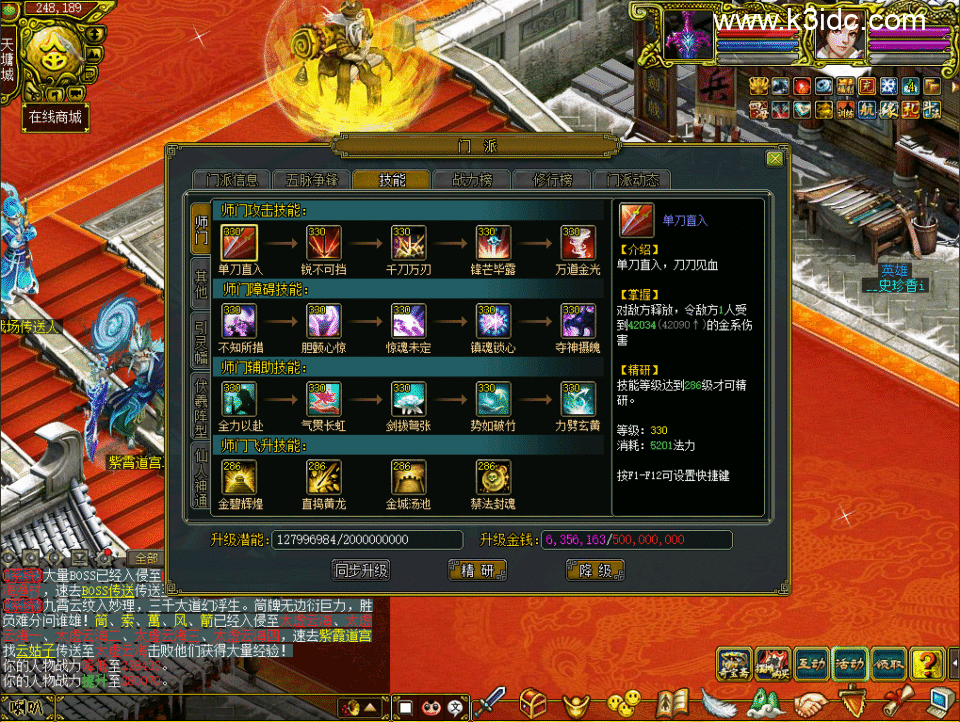
Task: Select the 万道金光 skill icon
Action: pos(579,242)
